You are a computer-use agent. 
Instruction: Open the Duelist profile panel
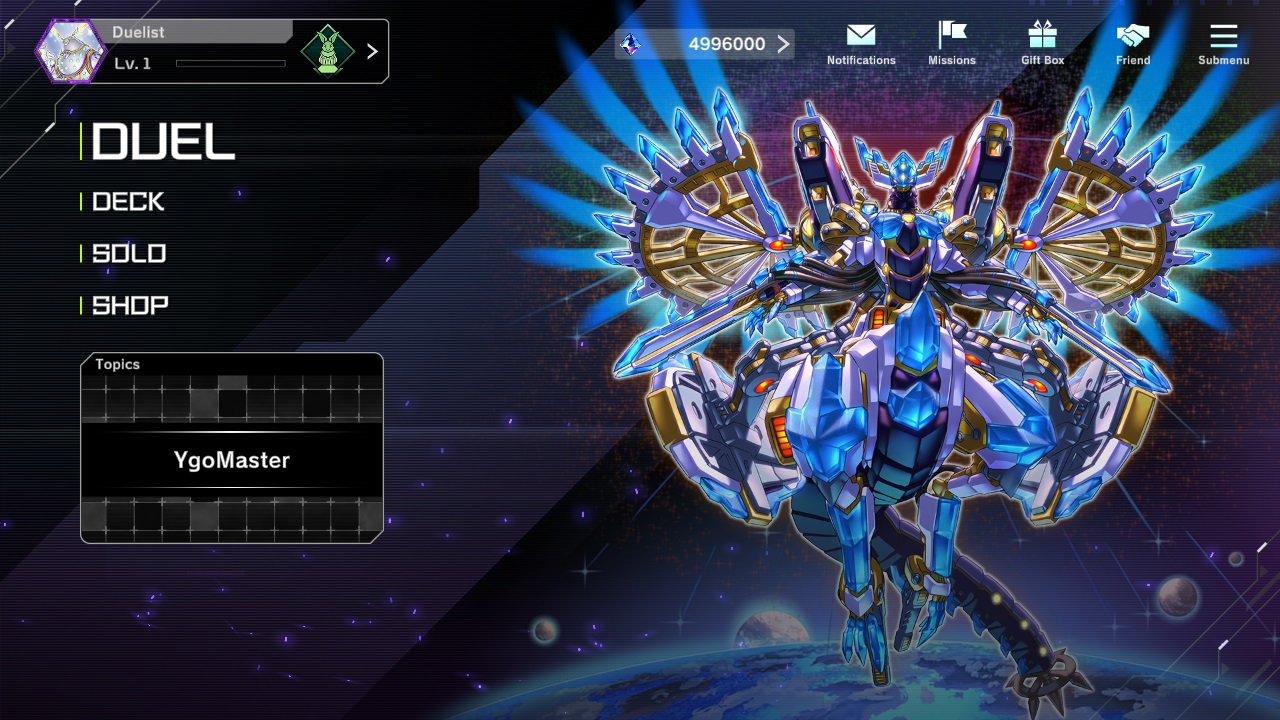[200, 51]
